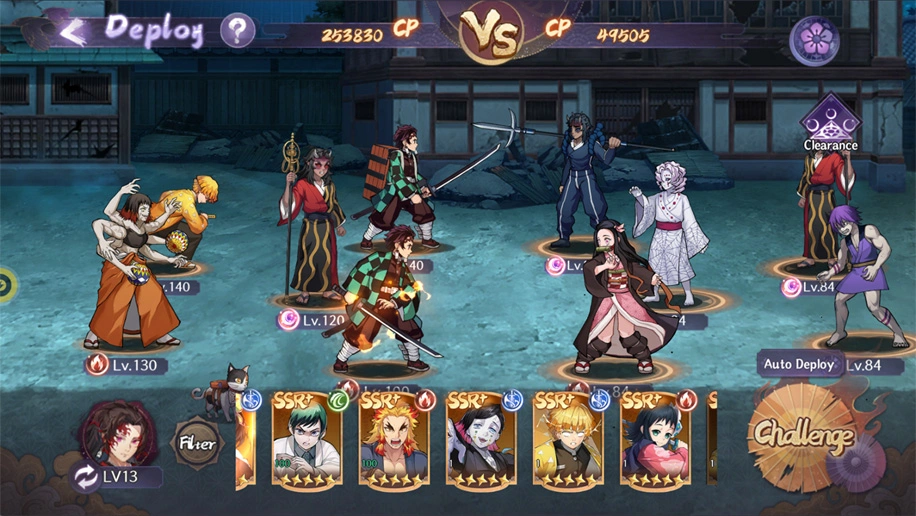Open the Clearance info

pyautogui.click(x=830, y=124)
